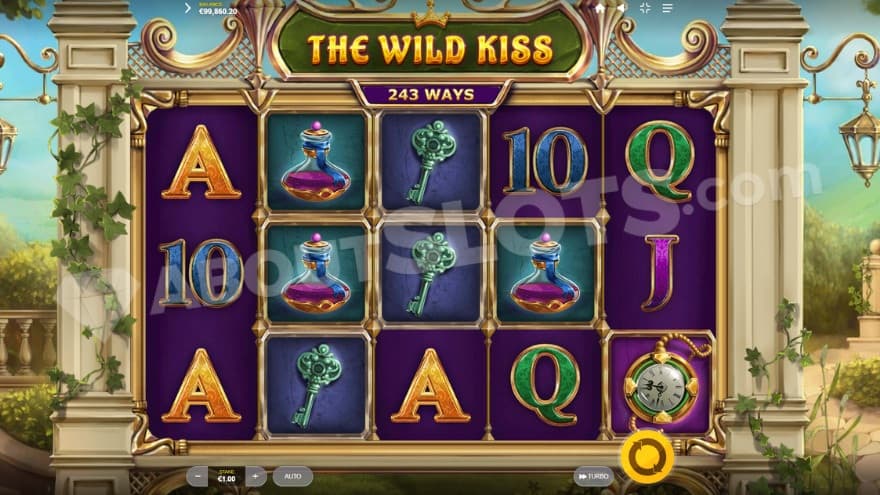The height and width of the screenshot is (495, 880).
Task: Expand the arrow beside the balance
Action: coord(187,8)
